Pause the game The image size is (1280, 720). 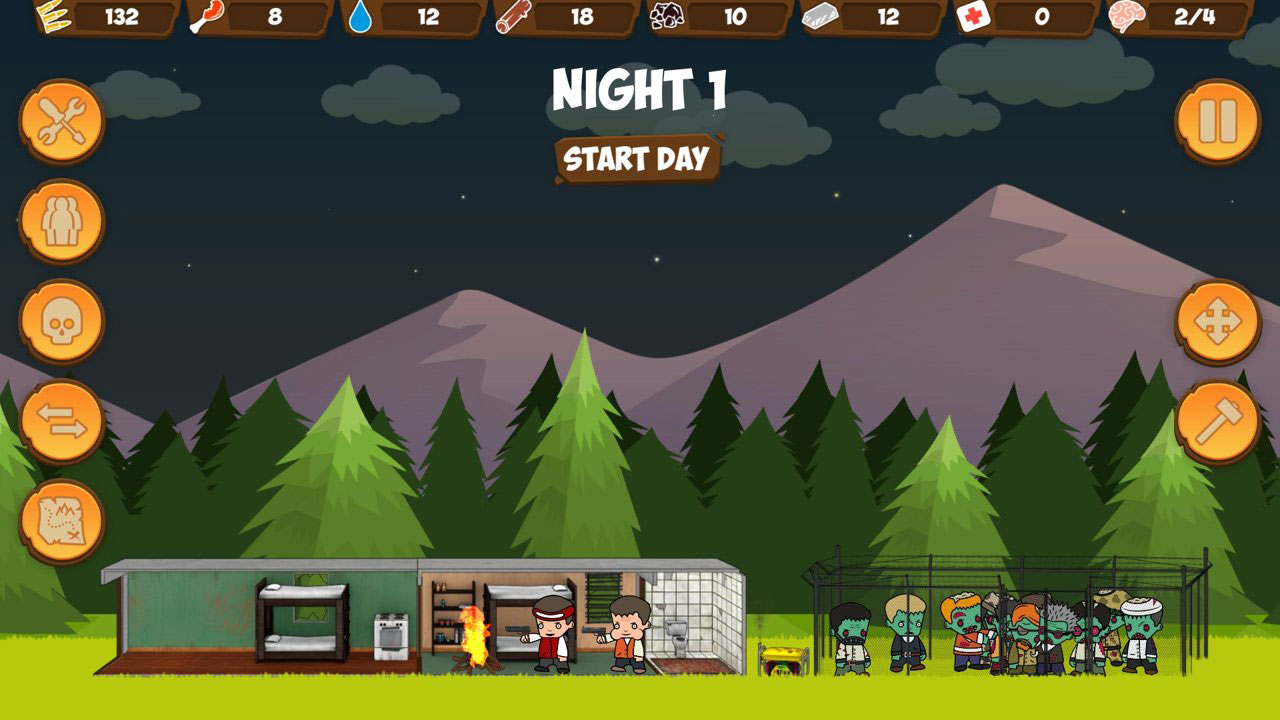pos(1216,120)
